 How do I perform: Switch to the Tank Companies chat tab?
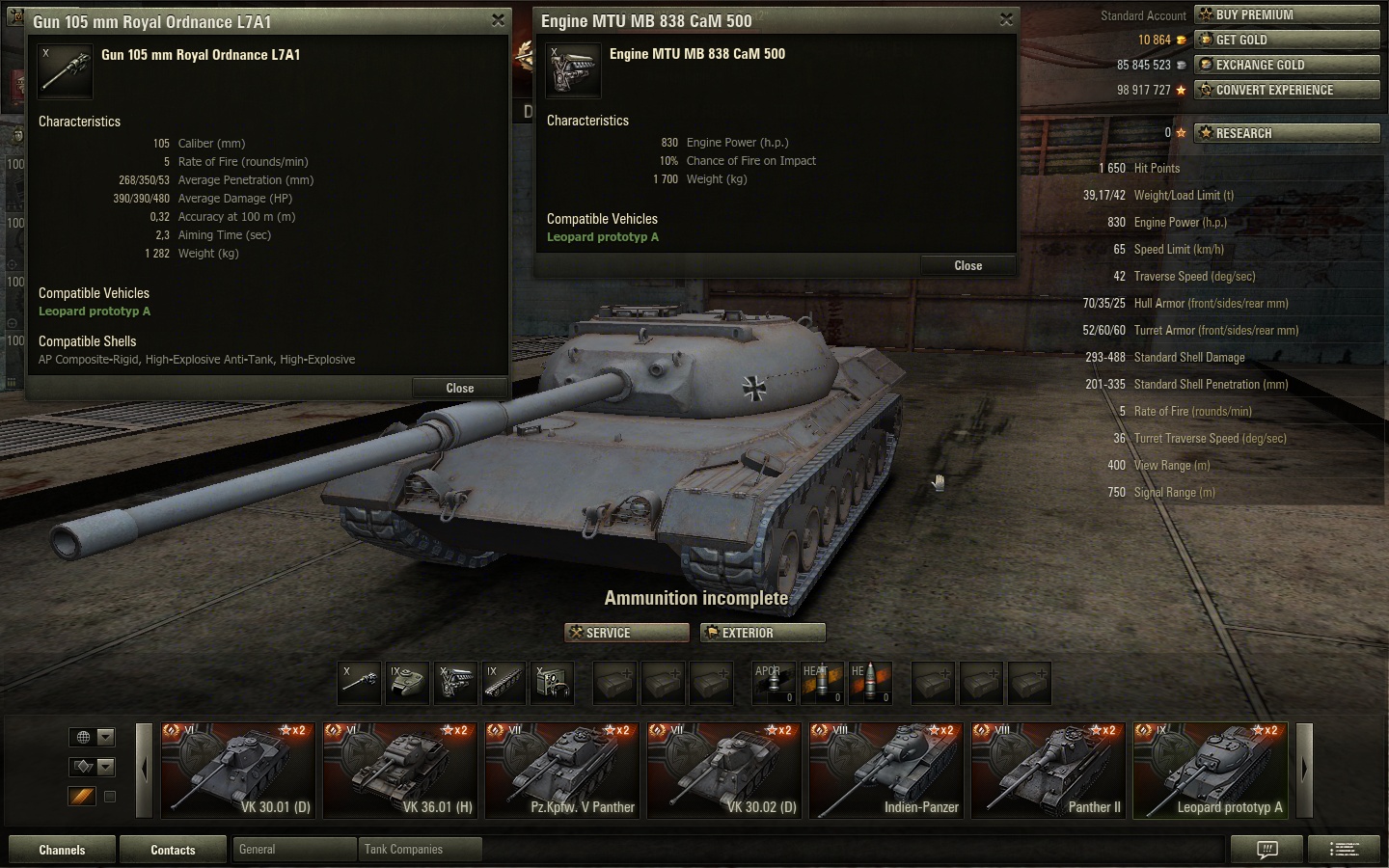click(x=419, y=850)
